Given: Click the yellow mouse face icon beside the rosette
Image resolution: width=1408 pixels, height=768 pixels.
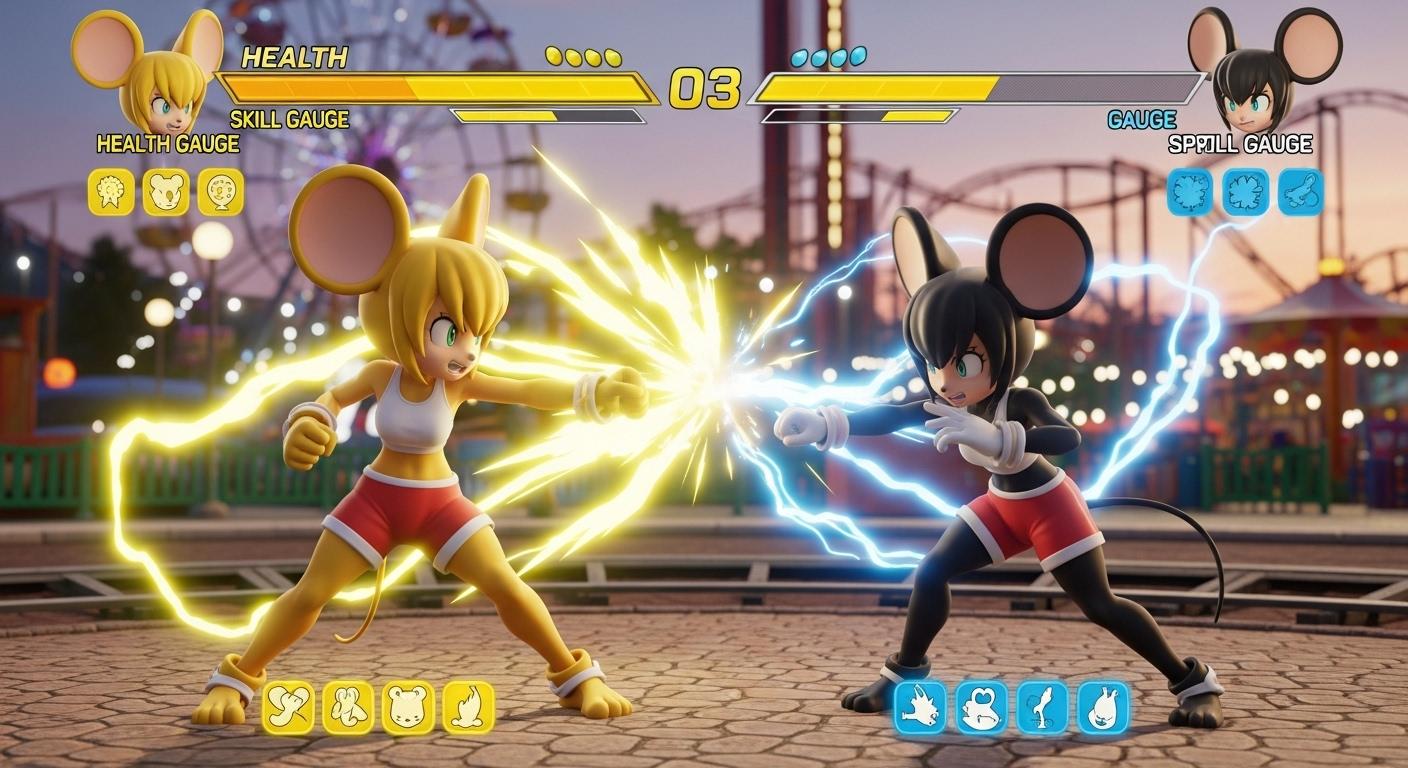Looking at the screenshot, I should (166, 191).
